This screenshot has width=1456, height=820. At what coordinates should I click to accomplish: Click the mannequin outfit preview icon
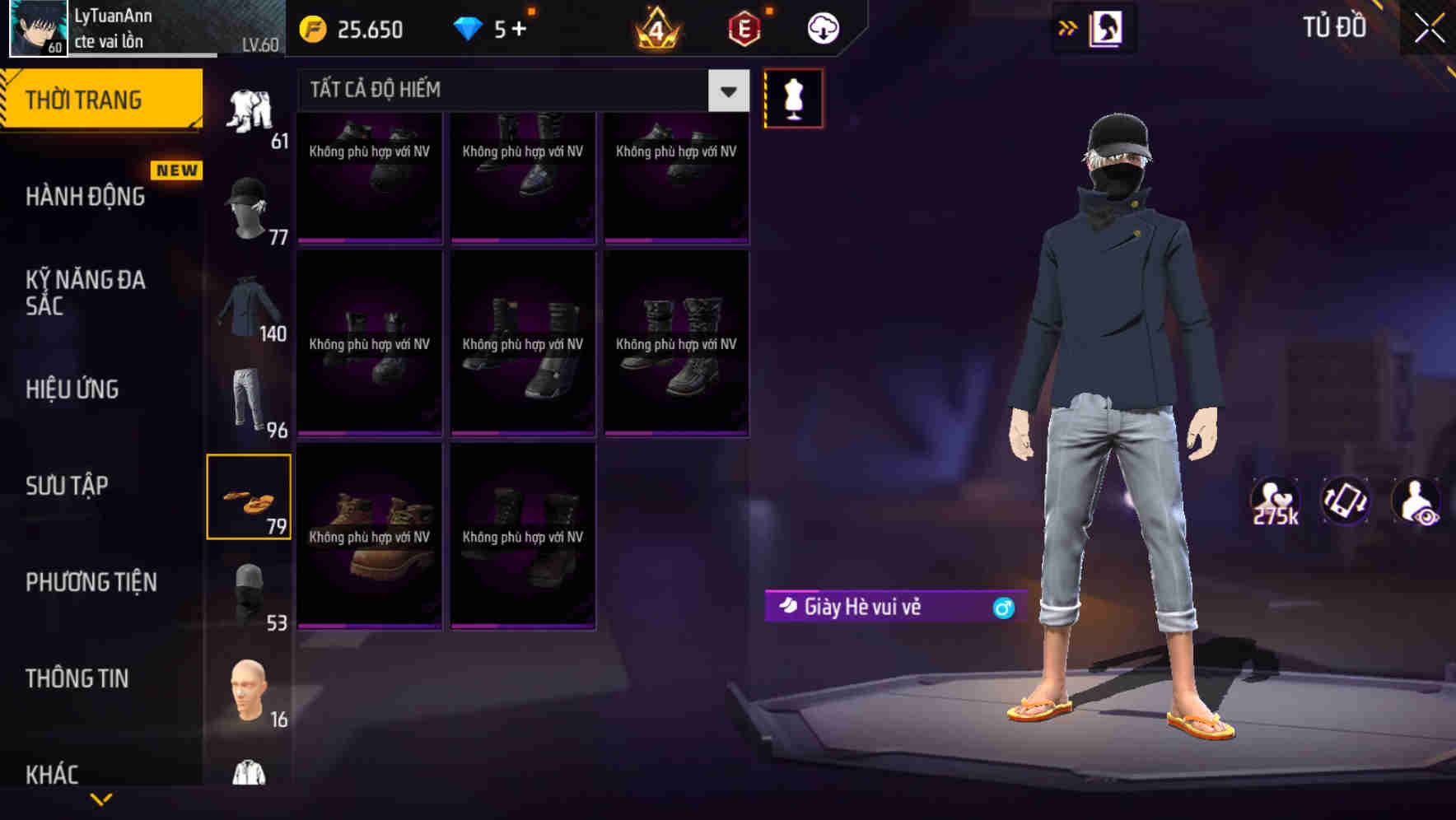click(793, 97)
